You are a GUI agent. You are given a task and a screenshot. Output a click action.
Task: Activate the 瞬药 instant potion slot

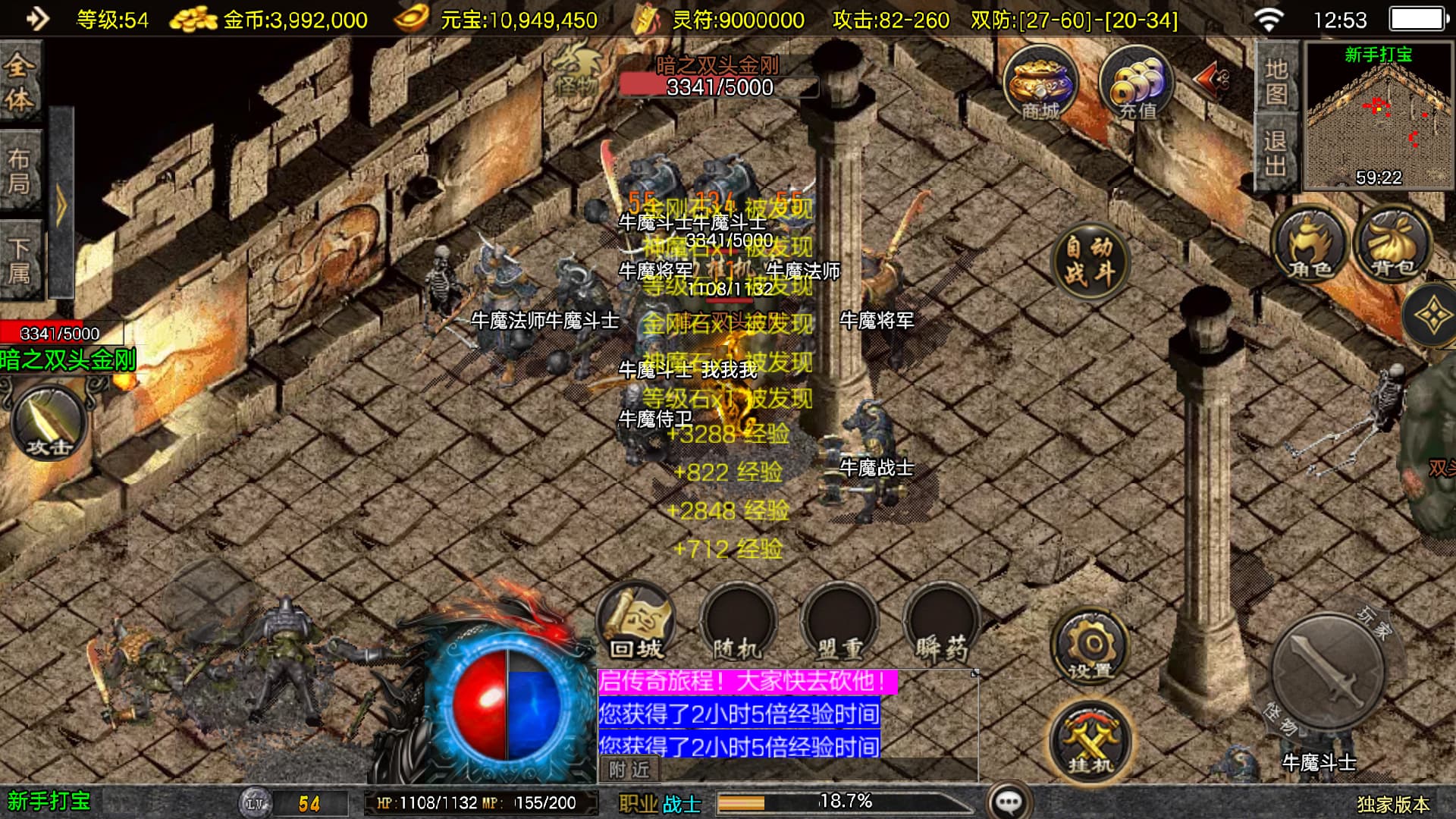click(x=941, y=623)
